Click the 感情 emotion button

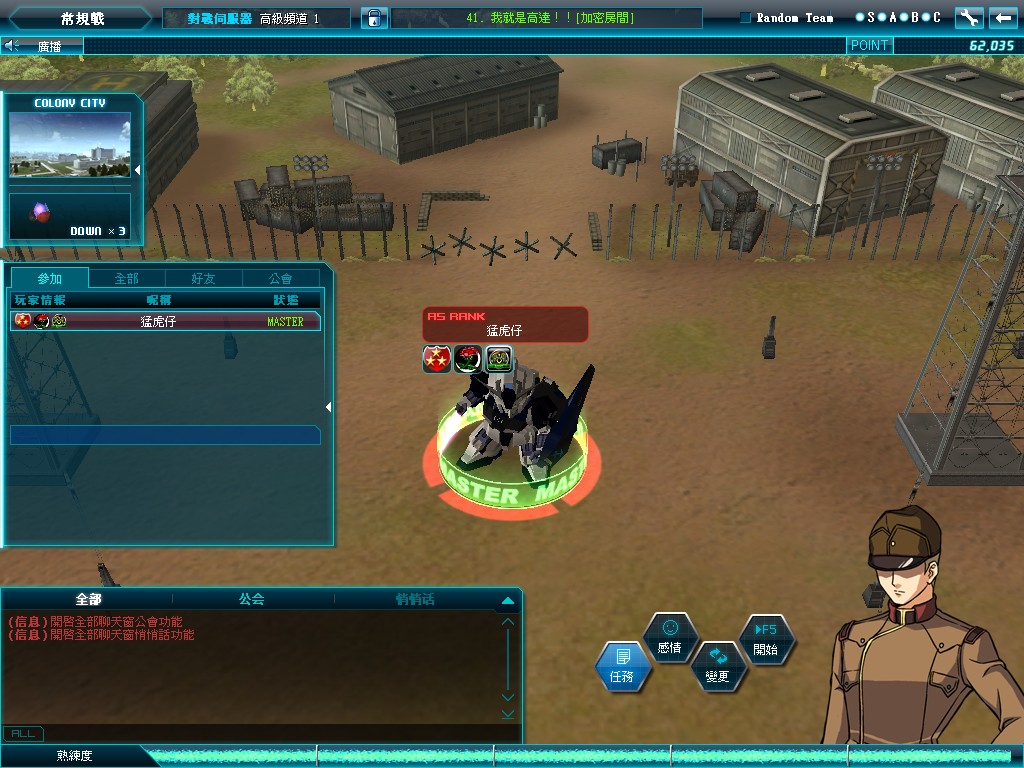click(669, 637)
